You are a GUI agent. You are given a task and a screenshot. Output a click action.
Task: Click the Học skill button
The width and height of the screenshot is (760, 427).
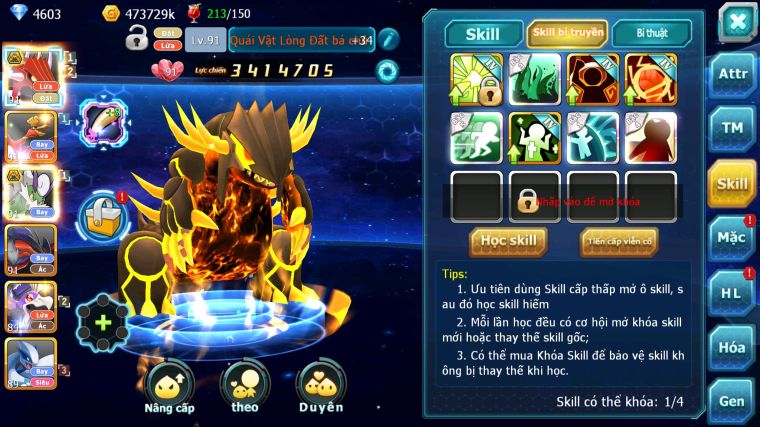tap(508, 241)
